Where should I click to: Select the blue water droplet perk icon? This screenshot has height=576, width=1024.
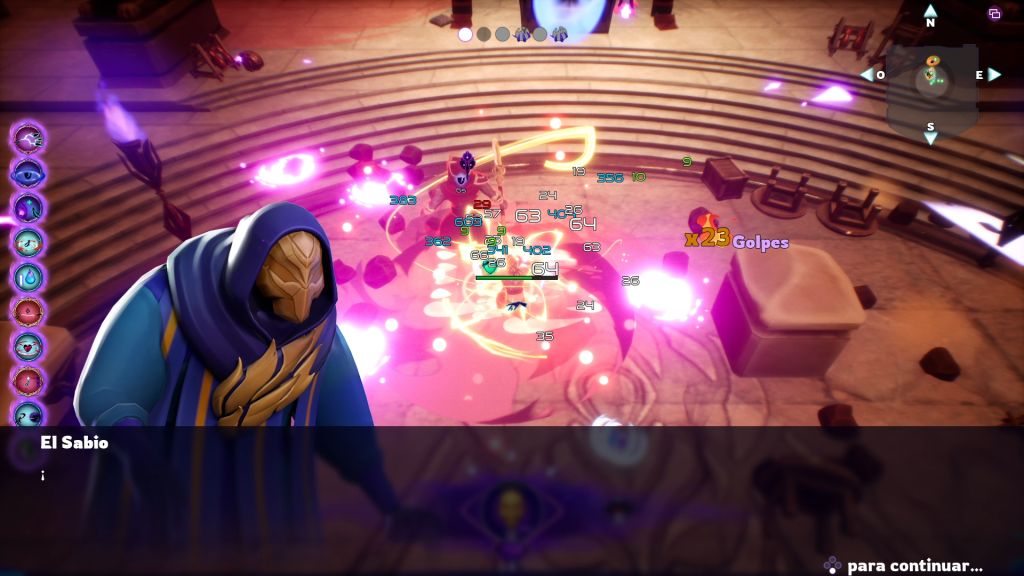point(28,276)
